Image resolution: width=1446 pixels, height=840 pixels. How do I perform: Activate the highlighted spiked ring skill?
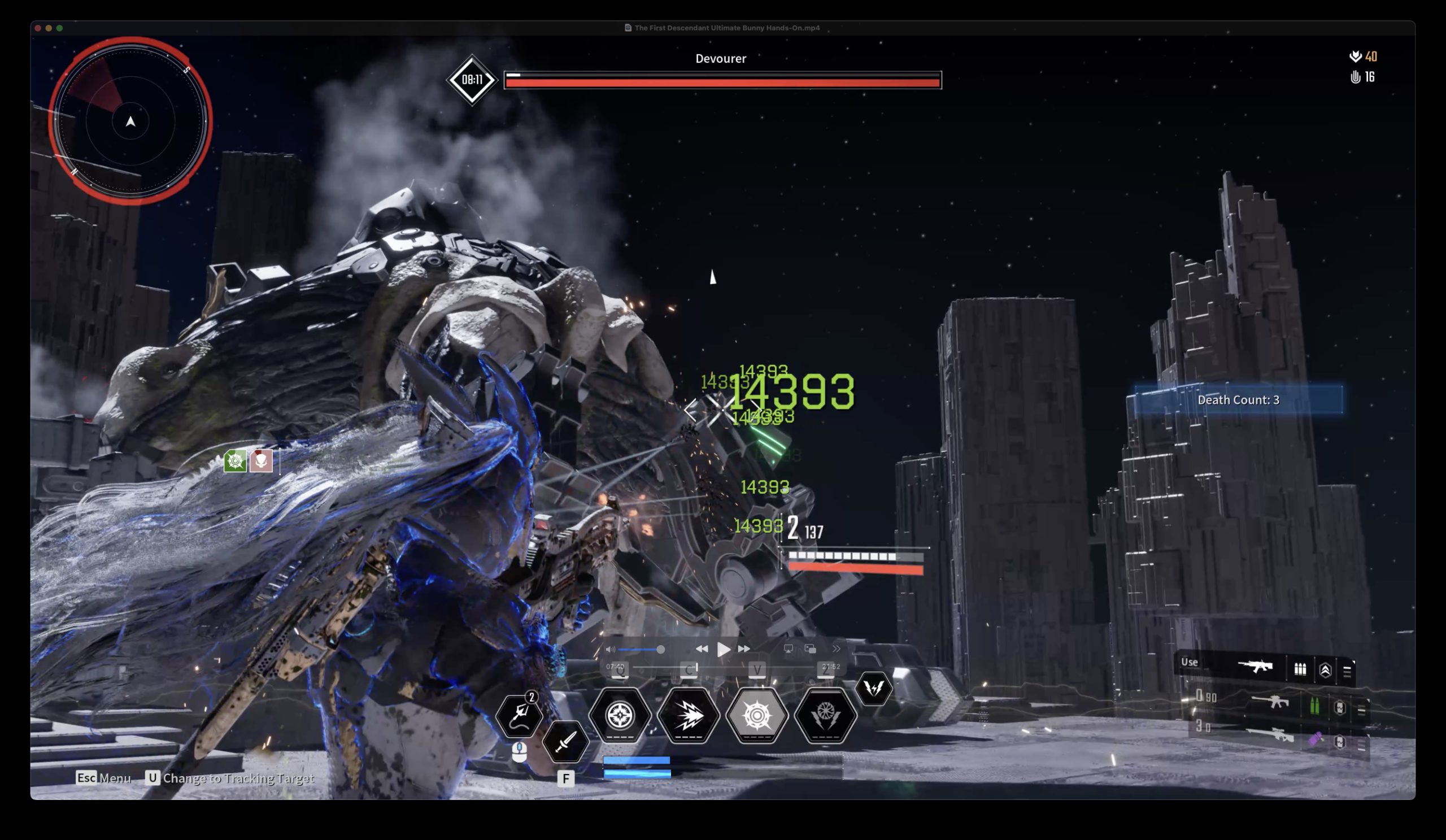click(757, 715)
